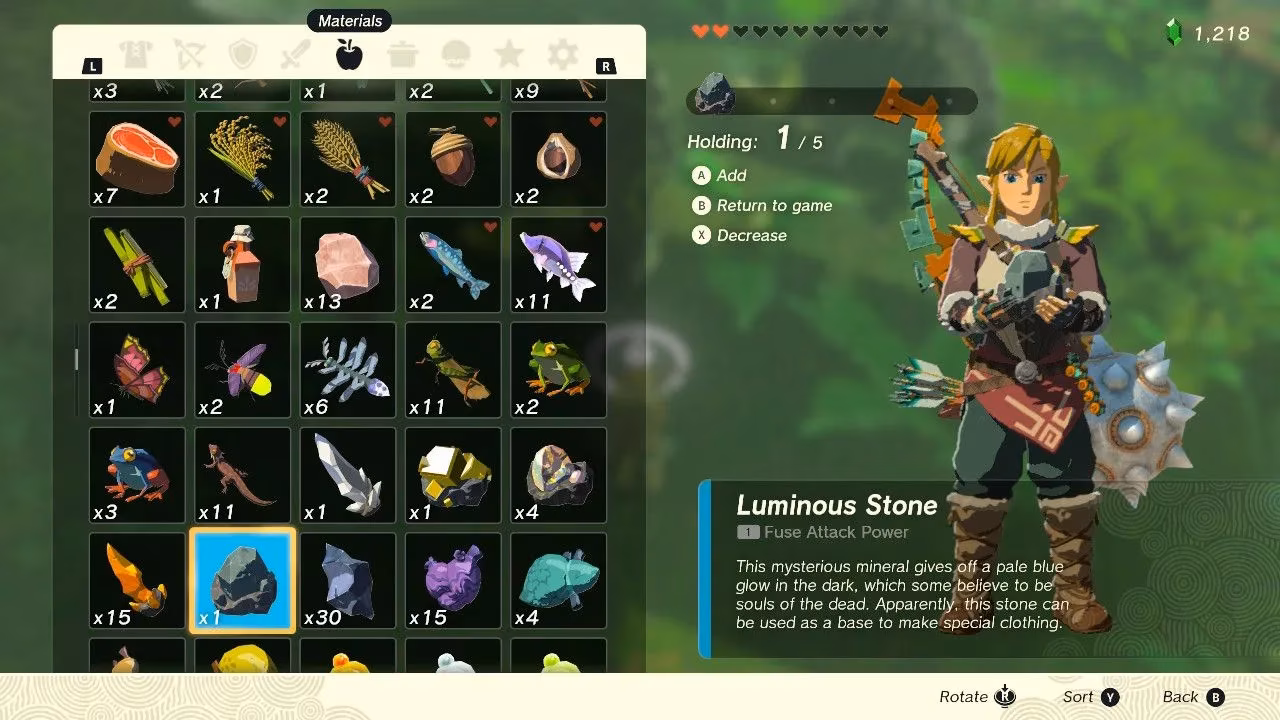Select the brown lizard slot
This screenshot has width=1280, height=720.
[x=242, y=476]
